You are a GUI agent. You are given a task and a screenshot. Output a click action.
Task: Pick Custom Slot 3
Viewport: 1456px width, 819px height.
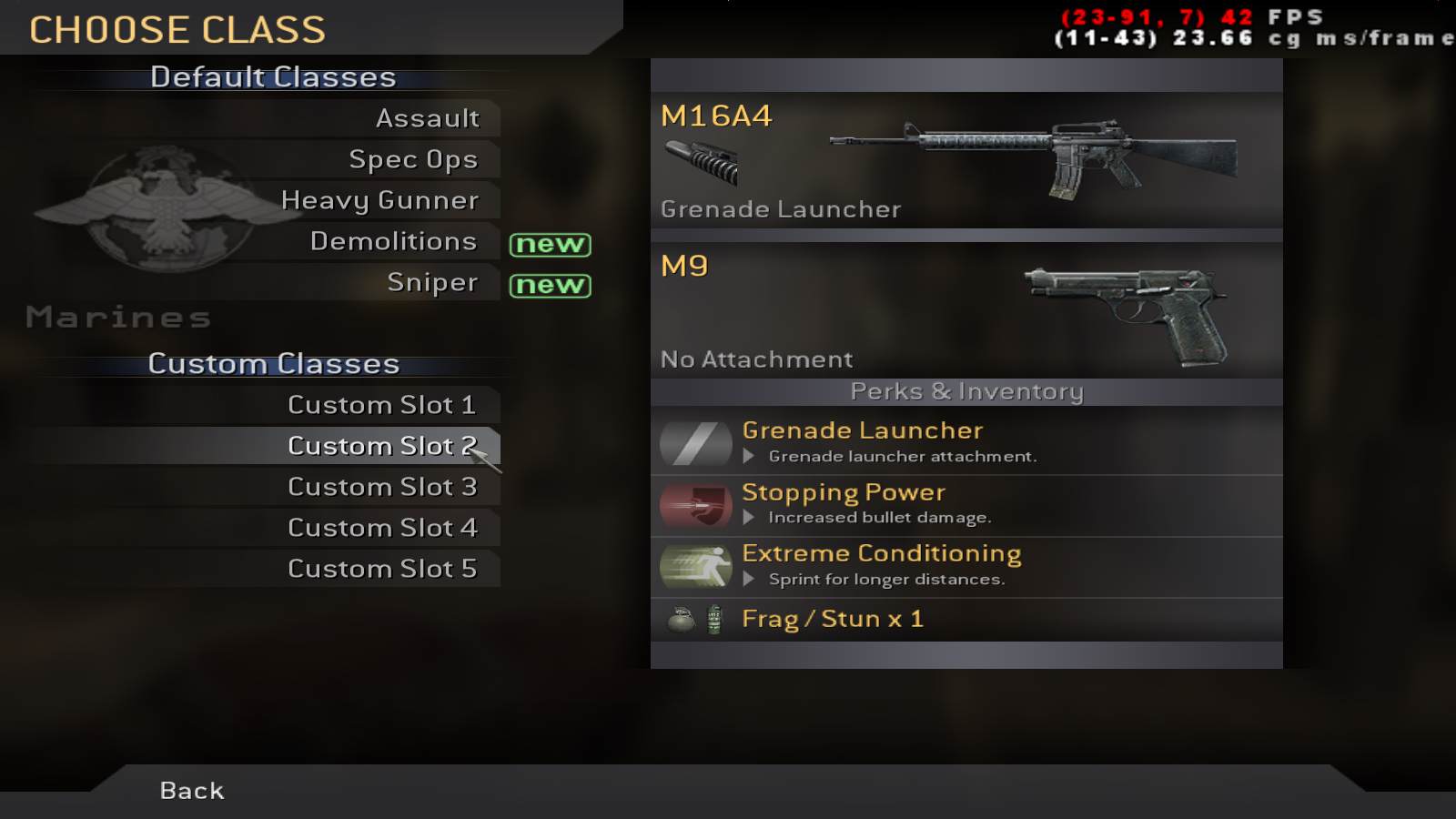click(381, 487)
